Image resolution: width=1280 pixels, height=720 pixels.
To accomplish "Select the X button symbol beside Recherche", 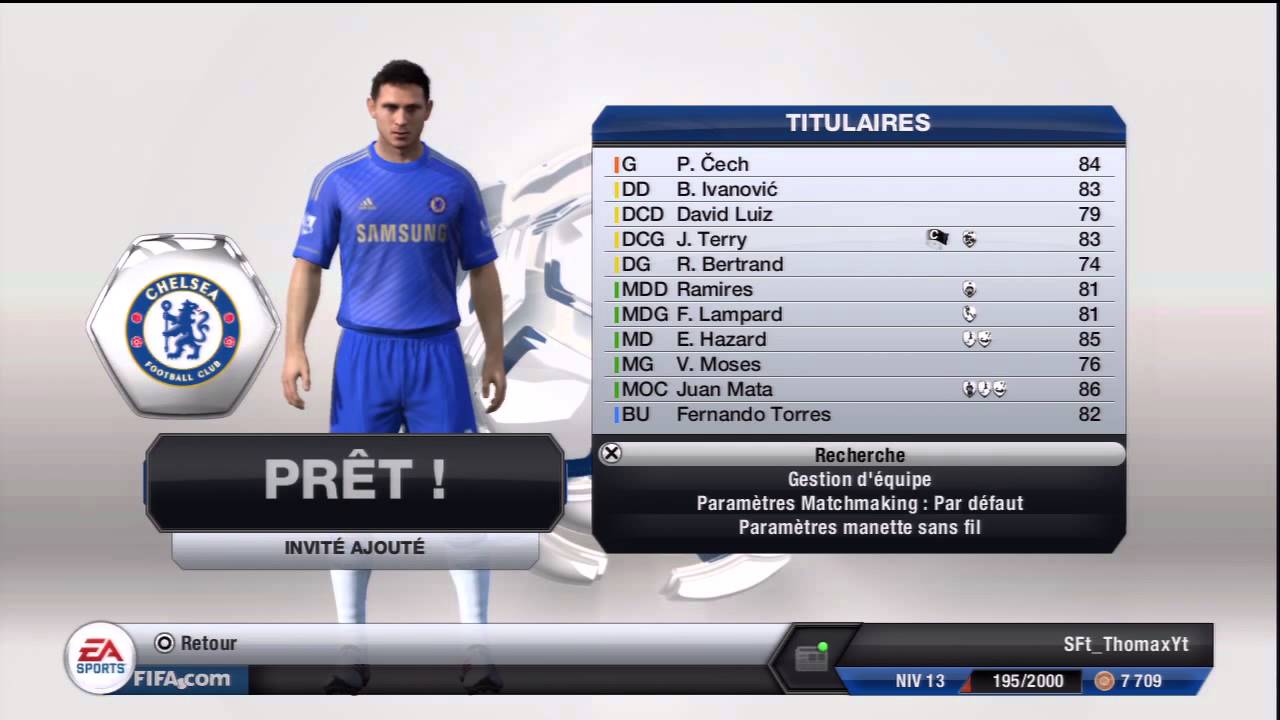I will [x=611, y=455].
